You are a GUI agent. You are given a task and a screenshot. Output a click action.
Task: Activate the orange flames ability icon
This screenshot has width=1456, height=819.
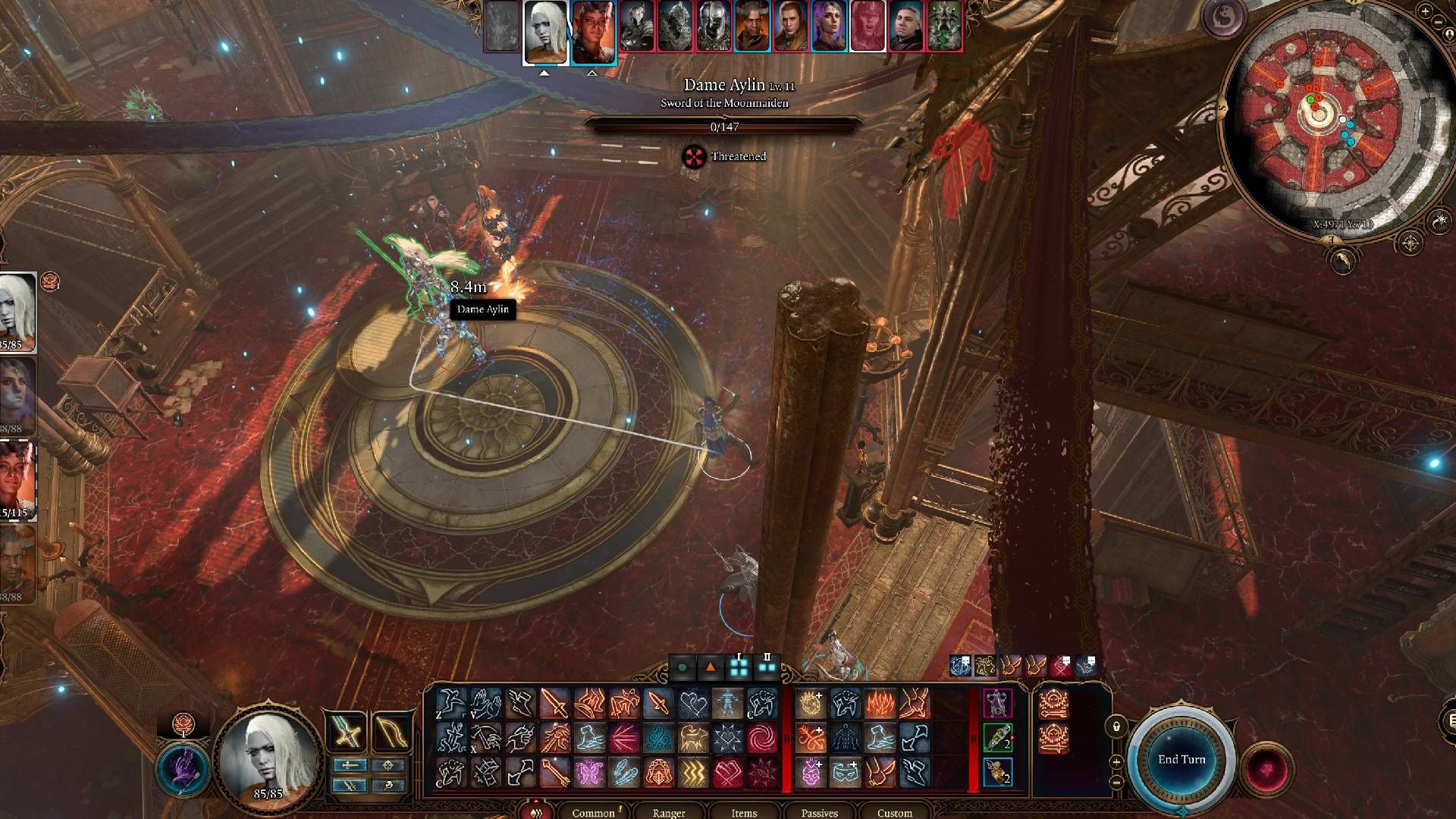coord(880,704)
